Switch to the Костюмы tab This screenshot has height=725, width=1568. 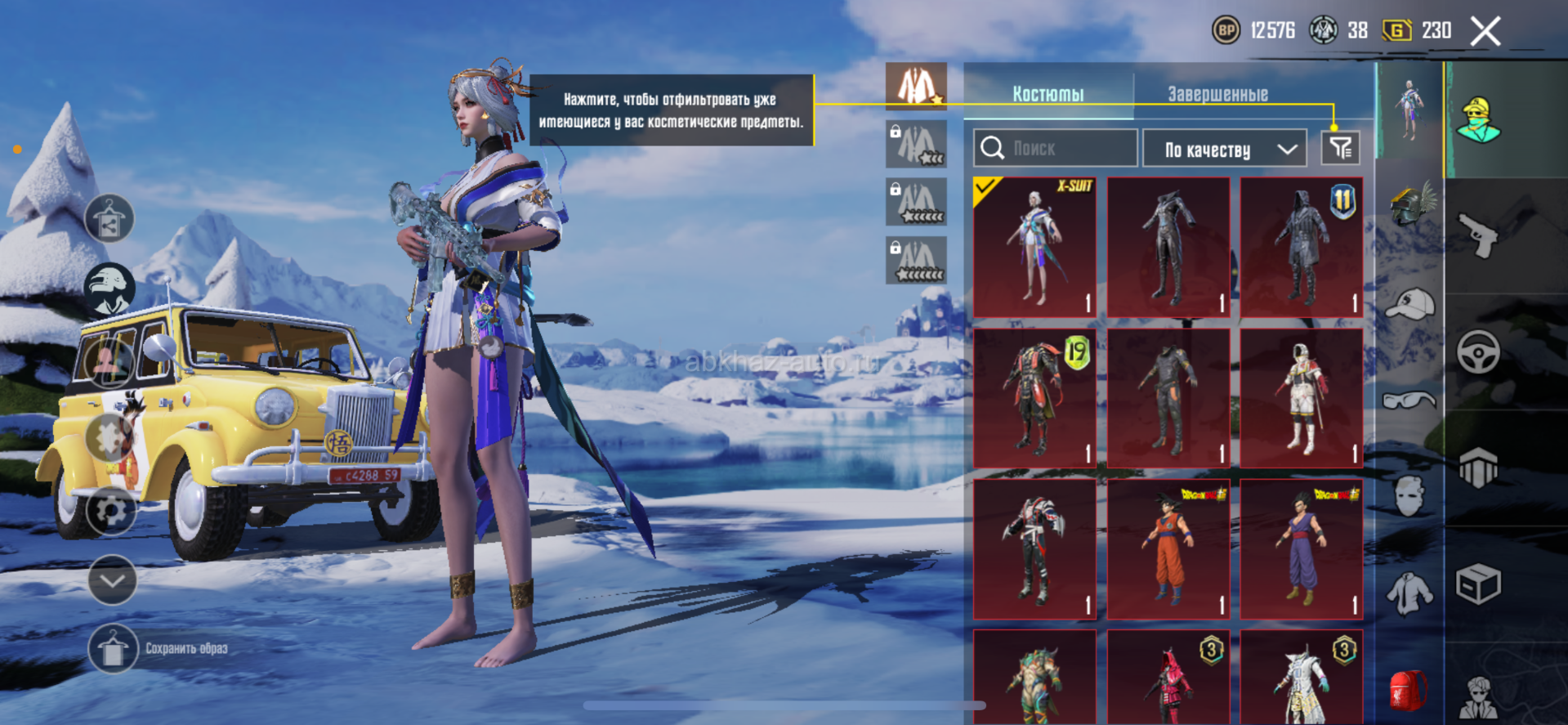tap(1048, 94)
